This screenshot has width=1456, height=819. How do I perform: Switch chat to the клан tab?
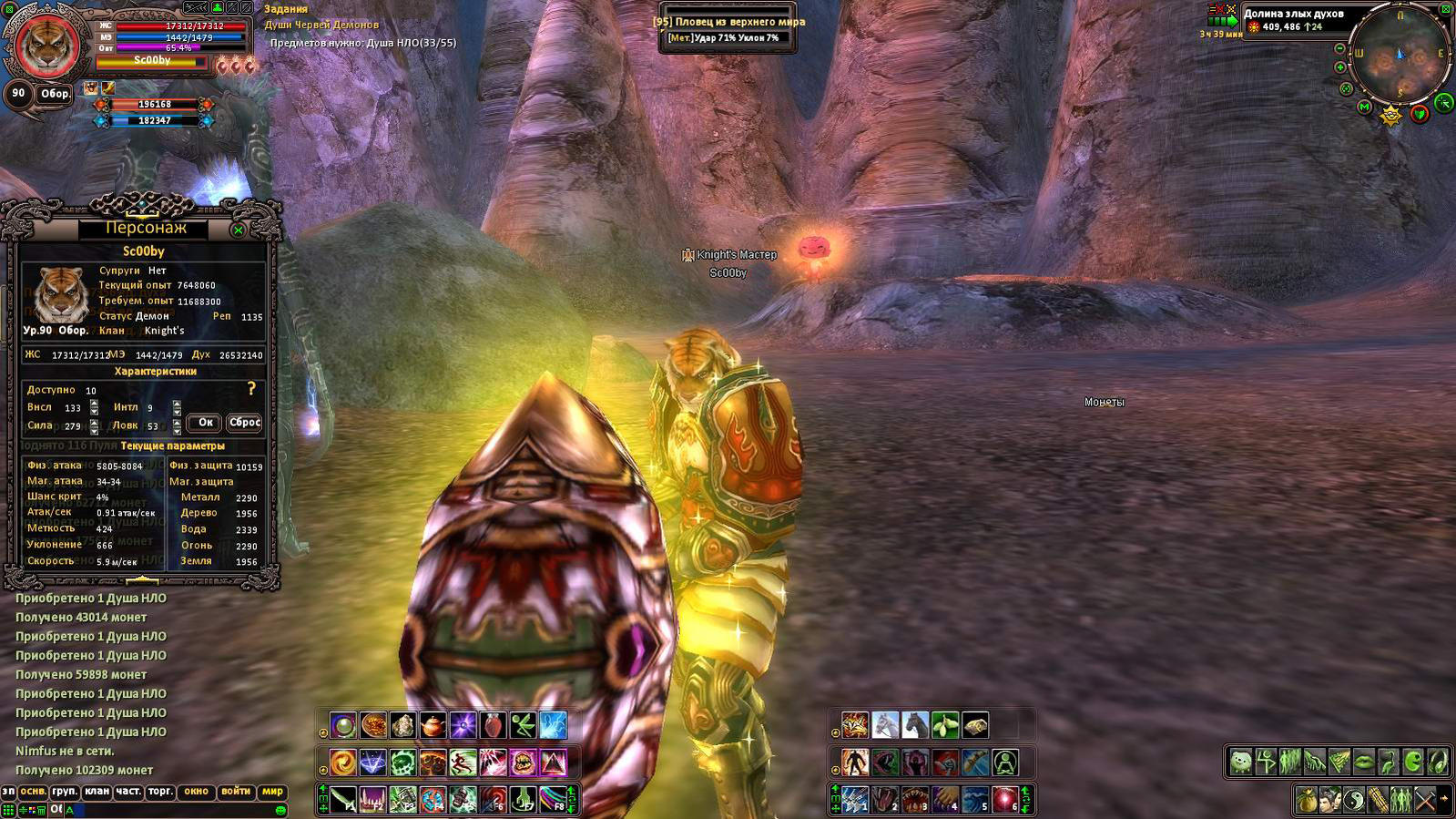[97, 792]
